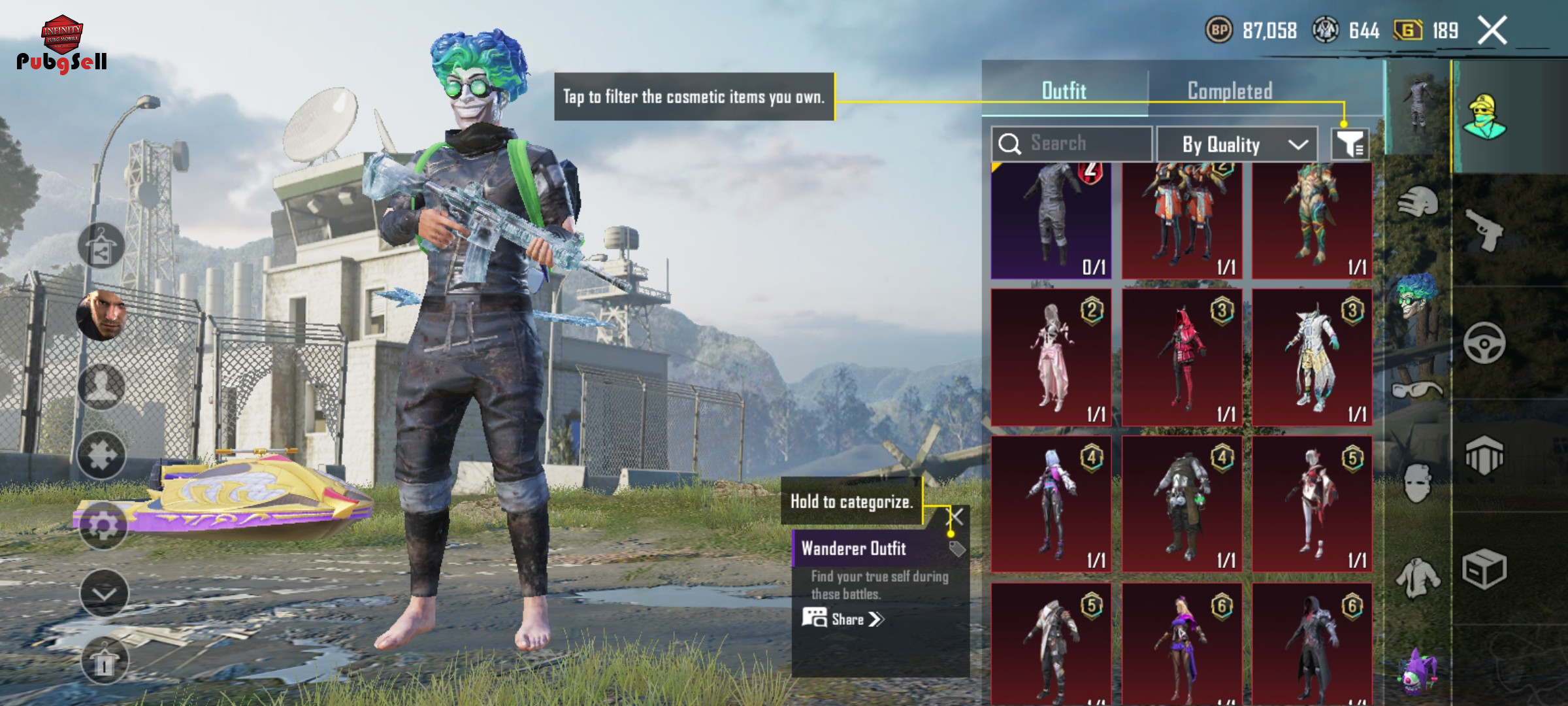Close the inventory with the X button
Viewport: 1568px width, 706px height.
point(1492,30)
